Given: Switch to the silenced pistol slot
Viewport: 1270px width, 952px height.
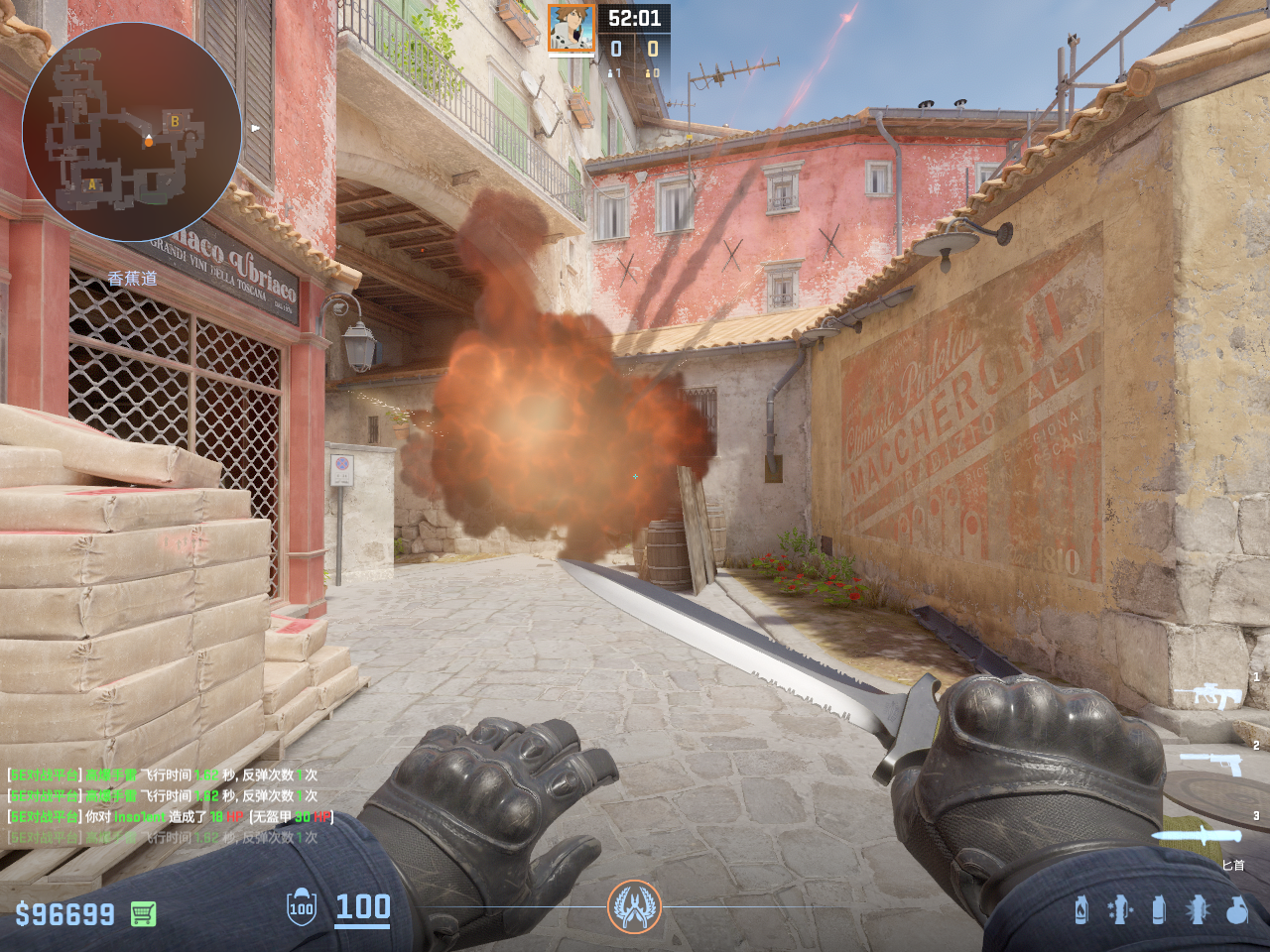Looking at the screenshot, I should pyautogui.click(x=1211, y=763).
